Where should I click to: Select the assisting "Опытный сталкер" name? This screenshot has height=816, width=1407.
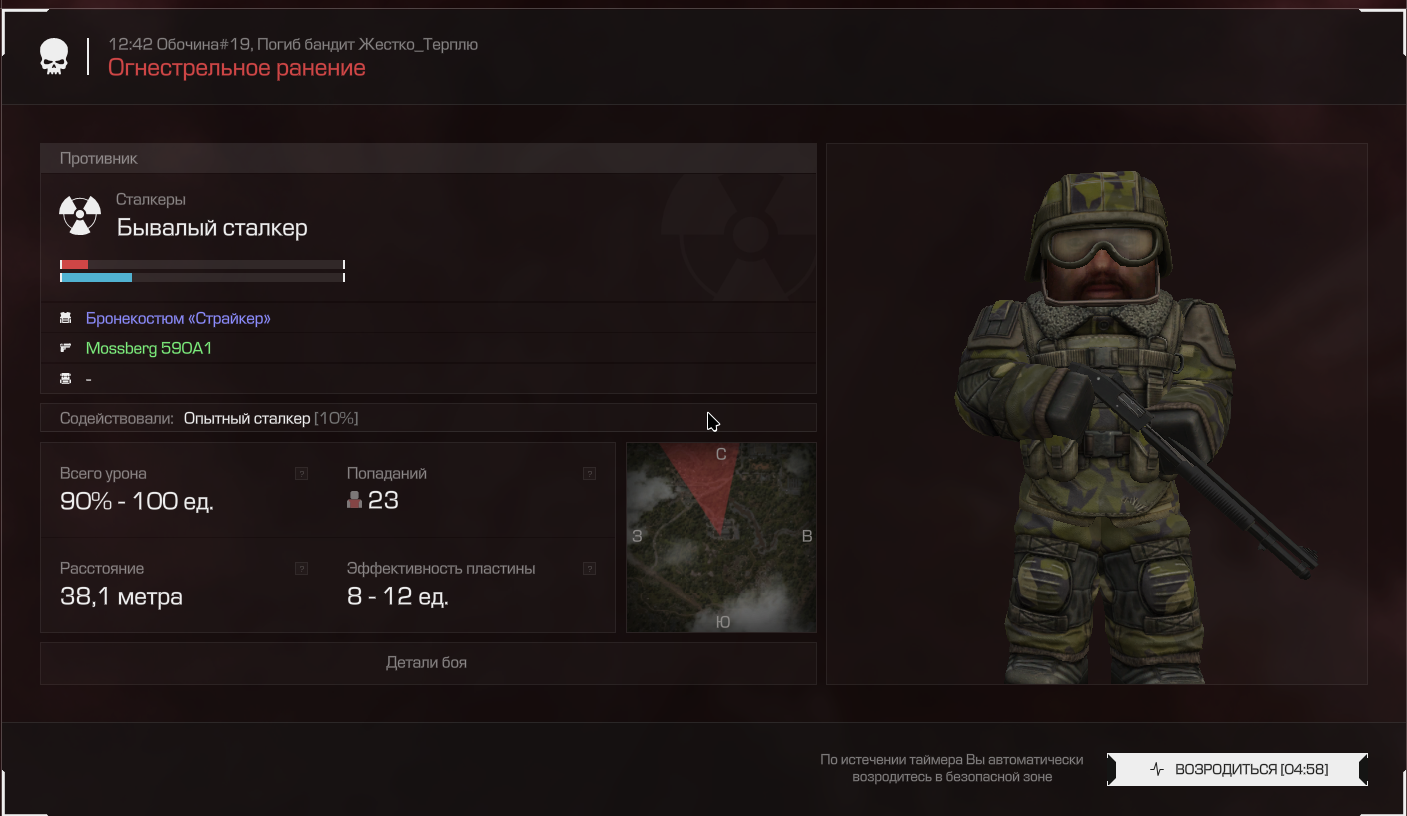click(x=247, y=418)
